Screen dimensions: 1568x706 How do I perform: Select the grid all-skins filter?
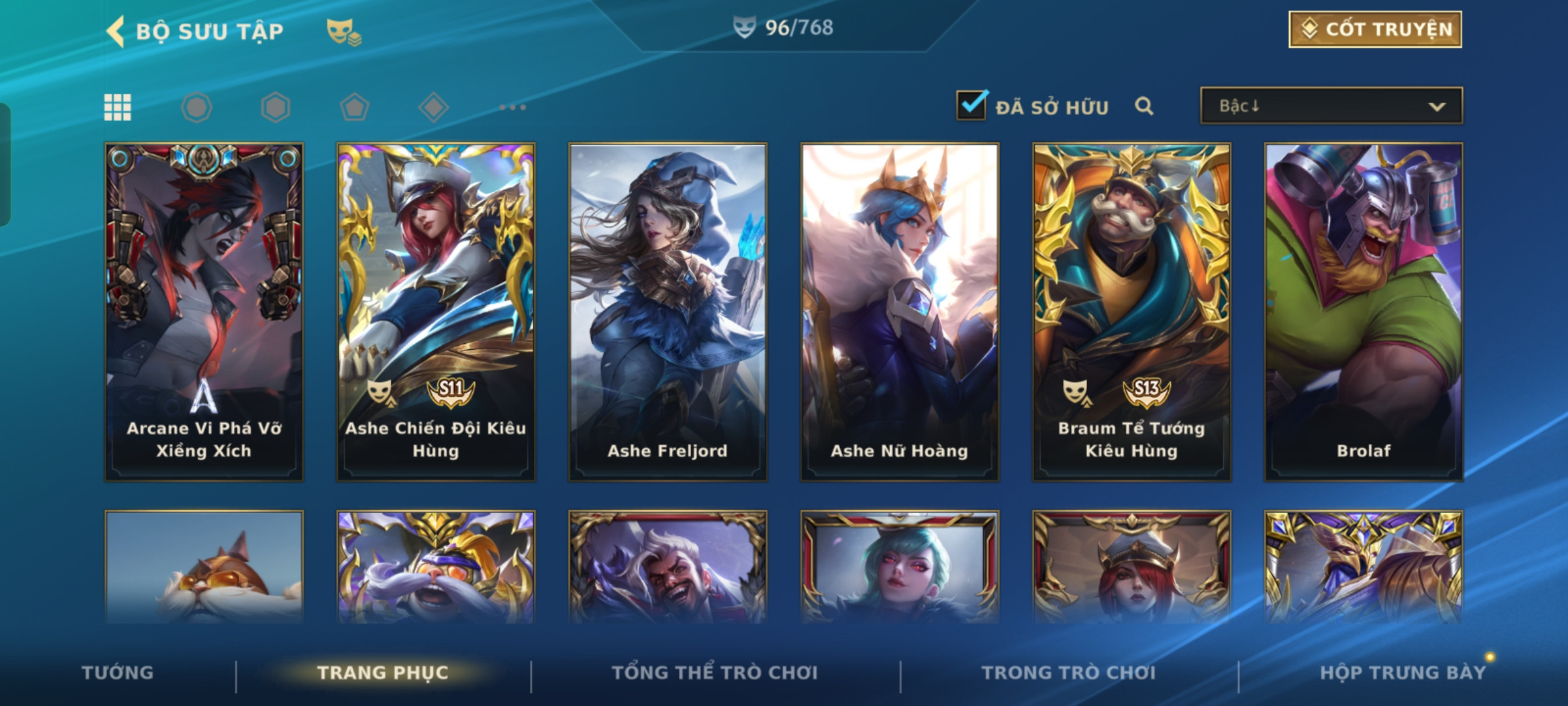tap(118, 107)
